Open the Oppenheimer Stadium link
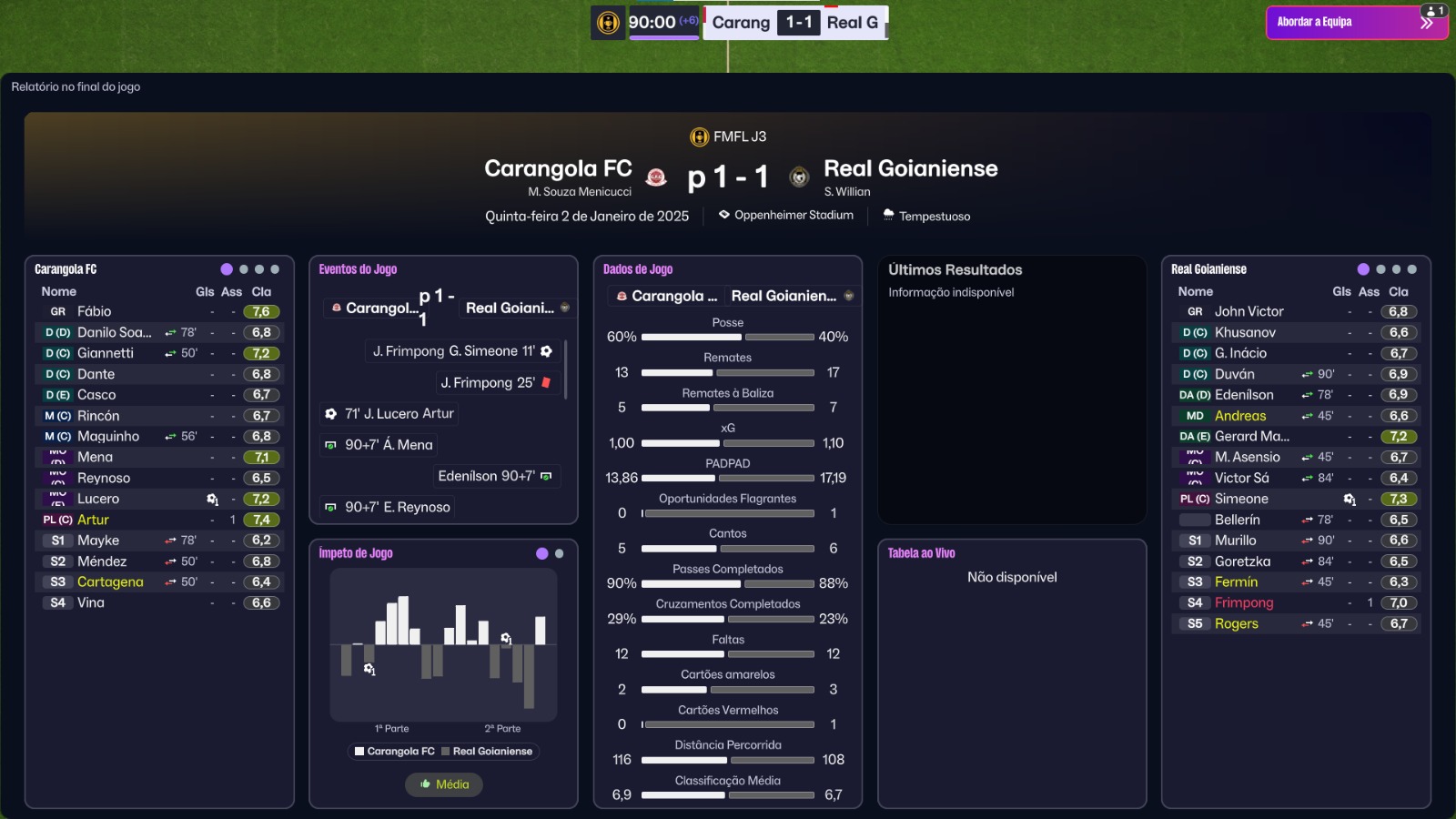 click(794, 216)
